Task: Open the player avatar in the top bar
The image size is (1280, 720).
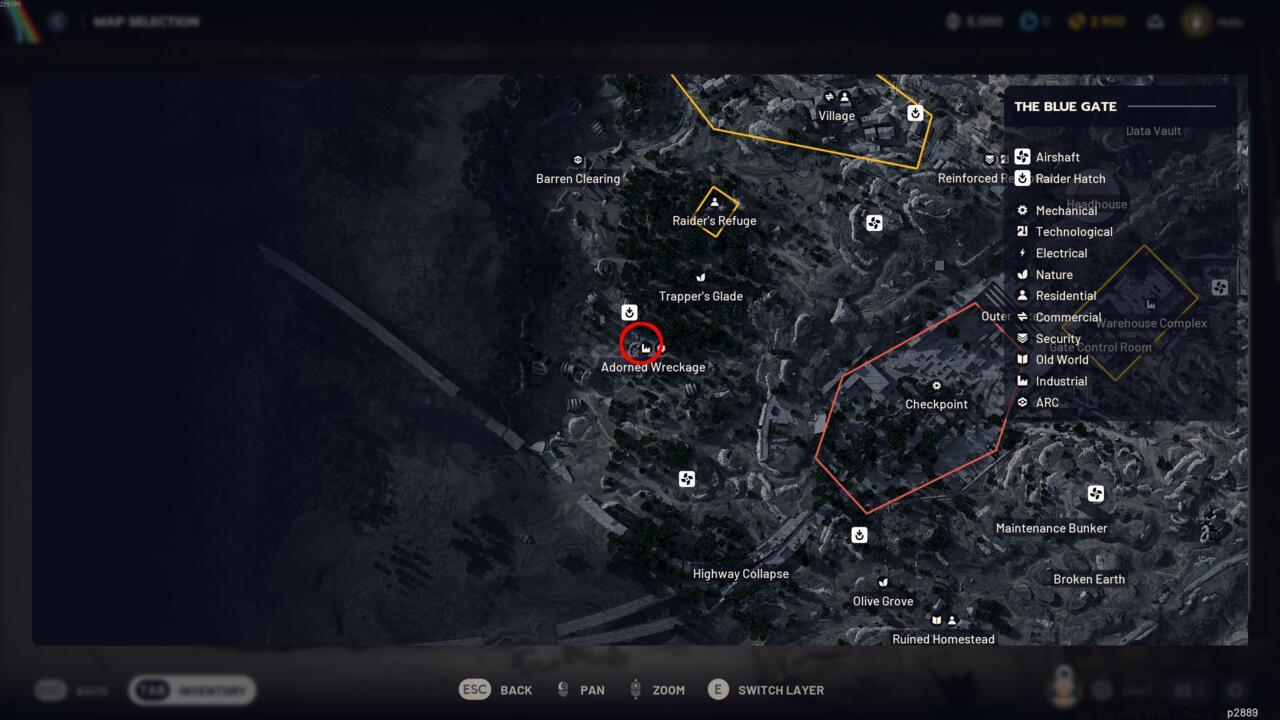Action: (1196, 20)
